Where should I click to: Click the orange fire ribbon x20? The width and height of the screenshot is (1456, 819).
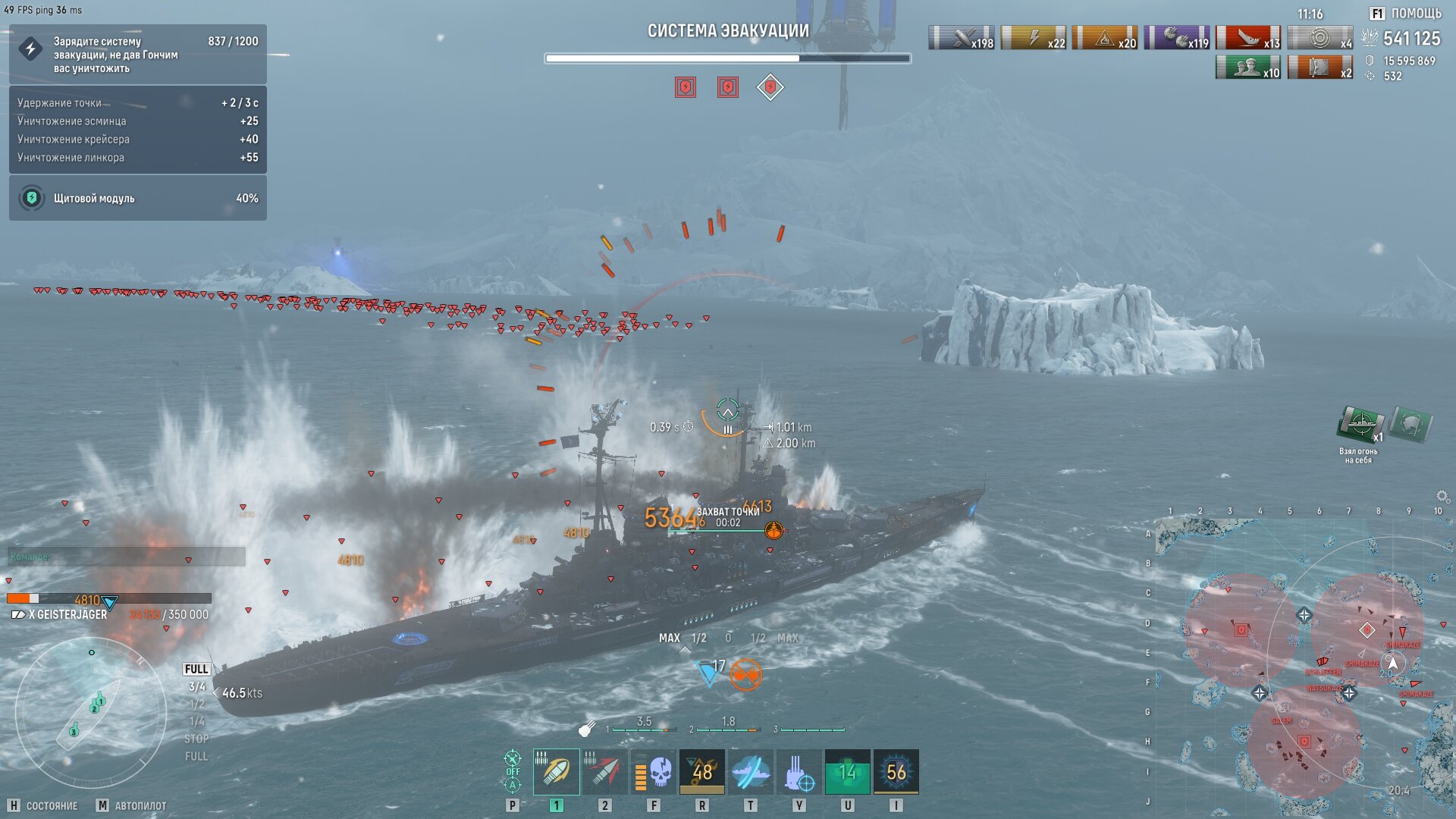(x=1105, y=38)
